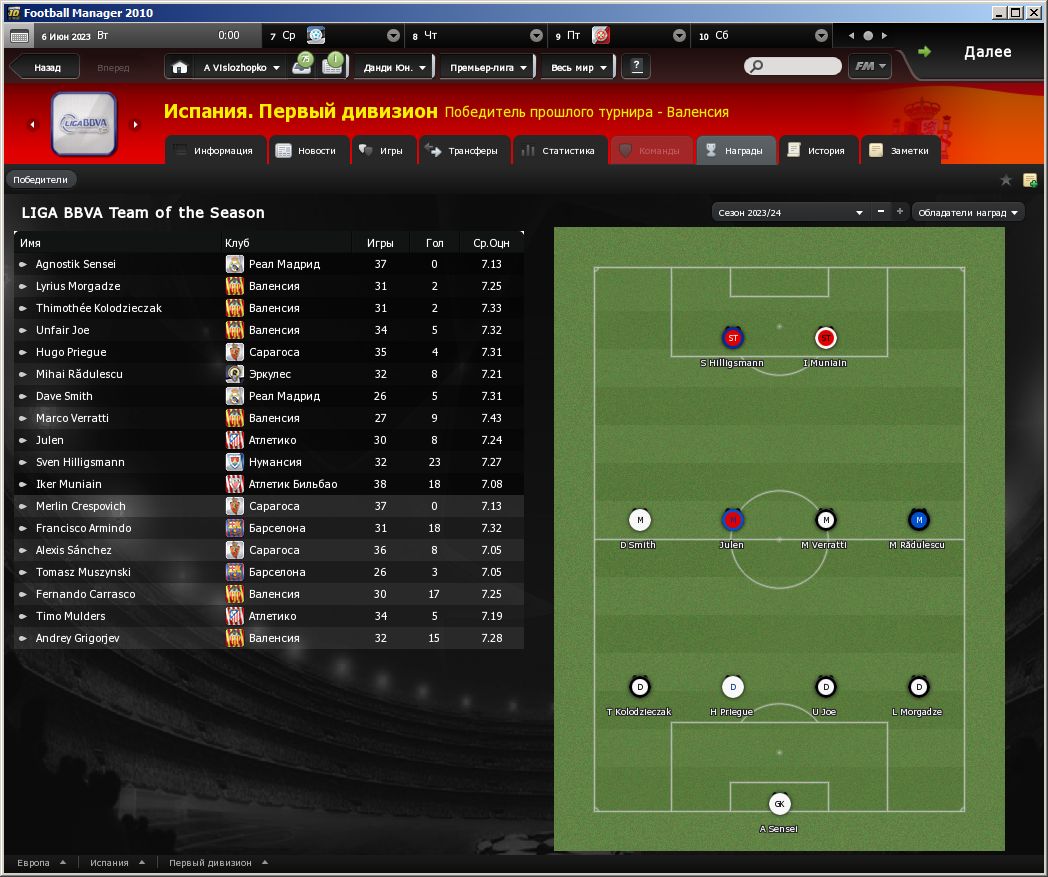The width and height of the screenshot is (1048, 877).
Task: Open the Весь мир dropdown menu
Action: tap(578, 68)
